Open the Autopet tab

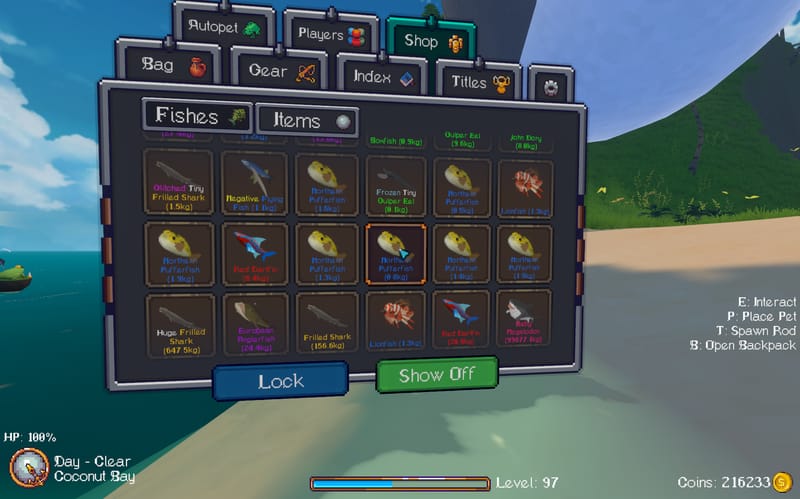[226, 28]
